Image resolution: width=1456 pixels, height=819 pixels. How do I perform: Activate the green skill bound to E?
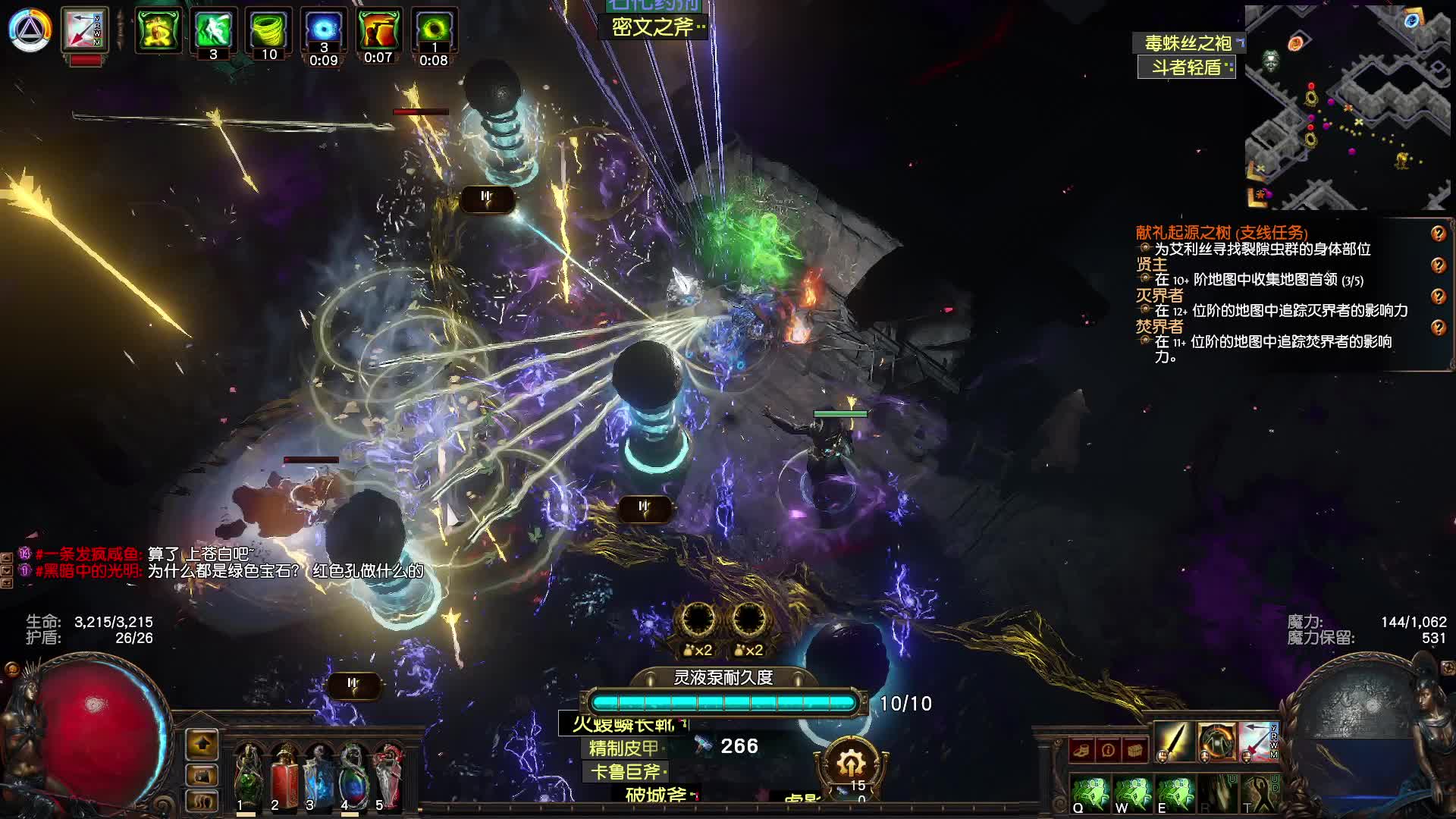(1174, 793)
